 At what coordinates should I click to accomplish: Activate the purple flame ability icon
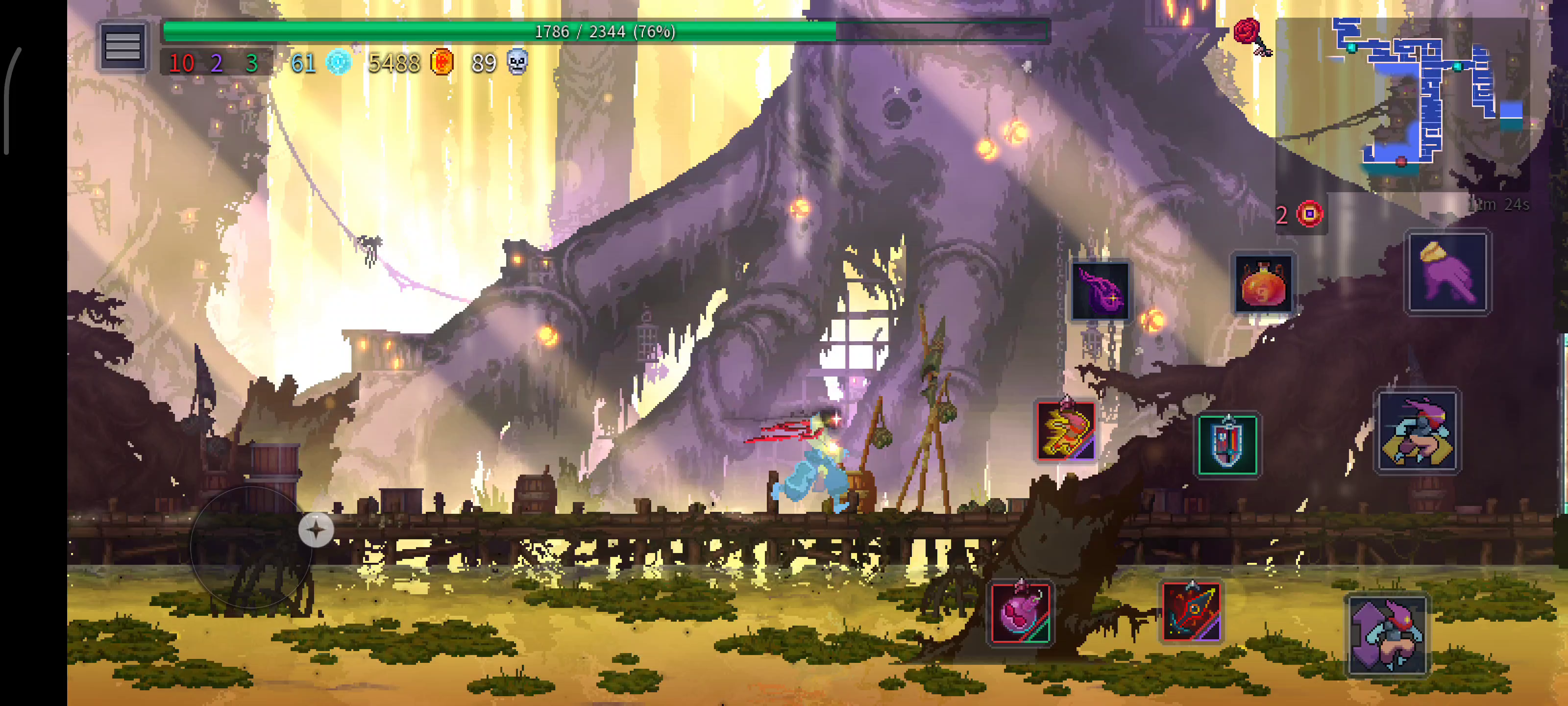(1100, 291)
